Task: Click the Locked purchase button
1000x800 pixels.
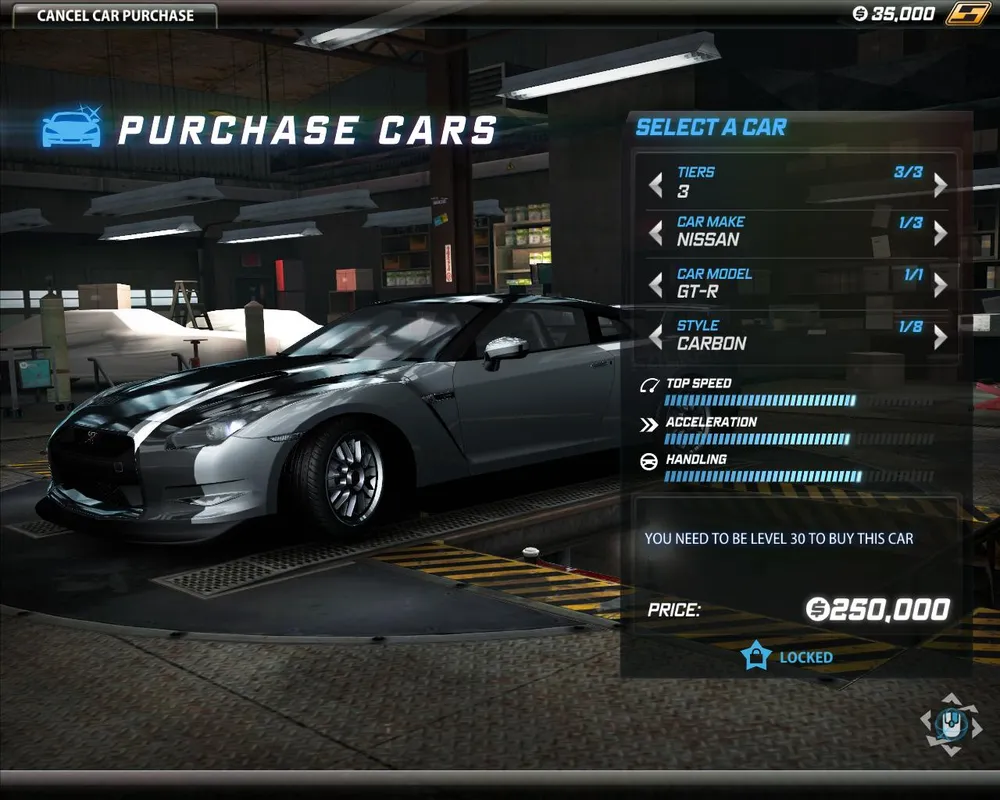Action: (x=788, y=657)
